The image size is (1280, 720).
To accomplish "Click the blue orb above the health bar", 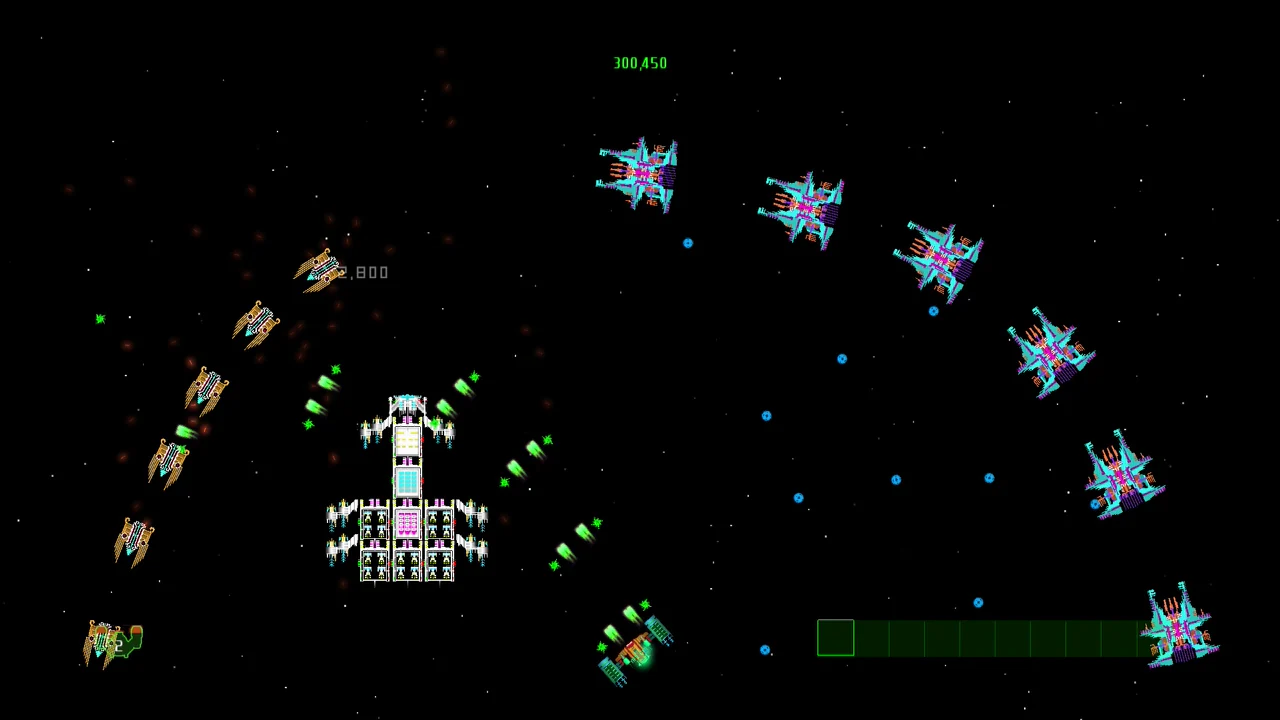I will pyautogui.click(x=978, y=602).
